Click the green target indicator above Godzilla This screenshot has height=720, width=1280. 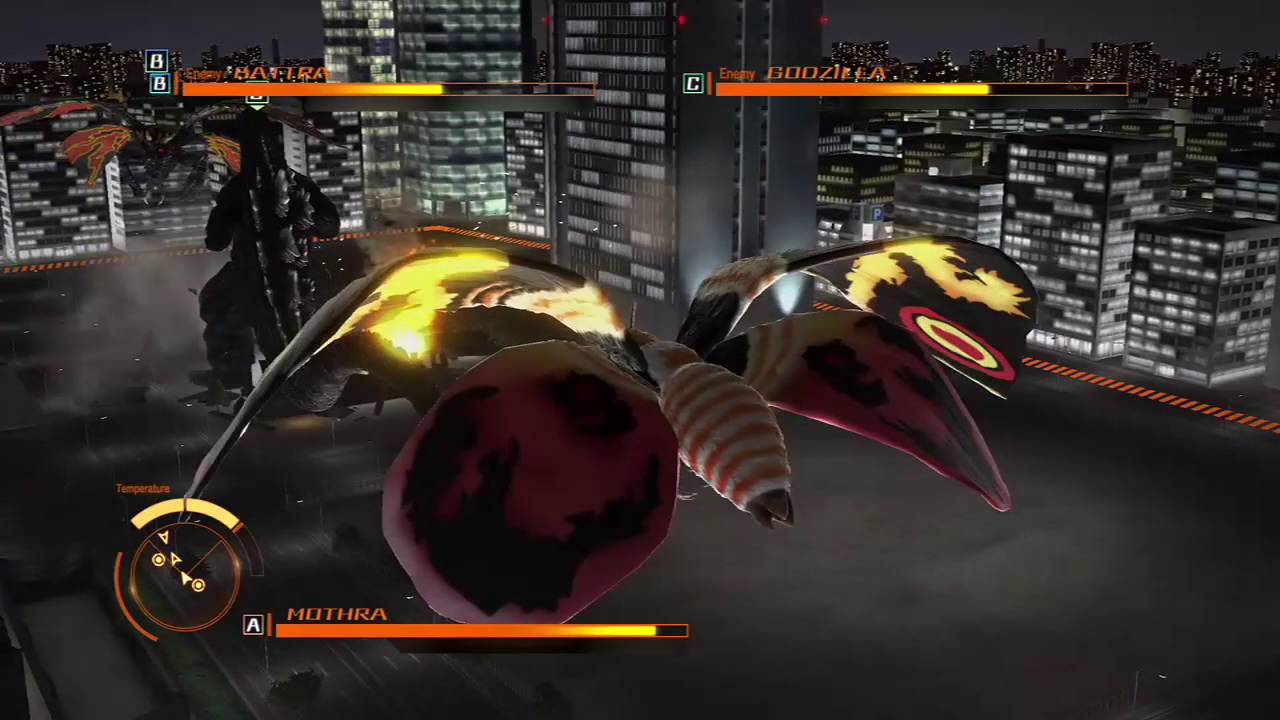point(257,100)
